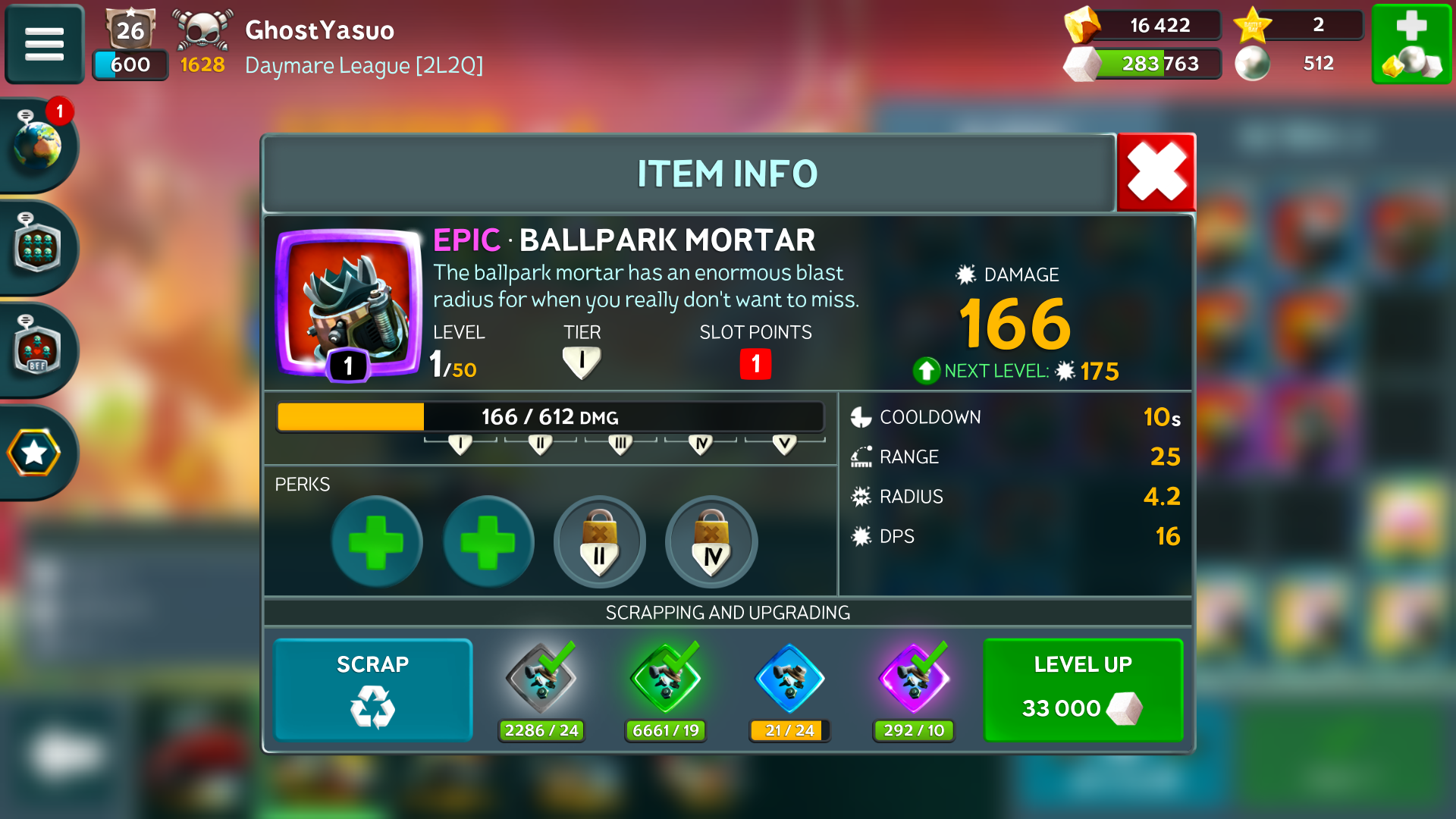Screen dimensions: 1456x819
Task: Level up for 33 000 resources
Action: tap(1082, 689)
